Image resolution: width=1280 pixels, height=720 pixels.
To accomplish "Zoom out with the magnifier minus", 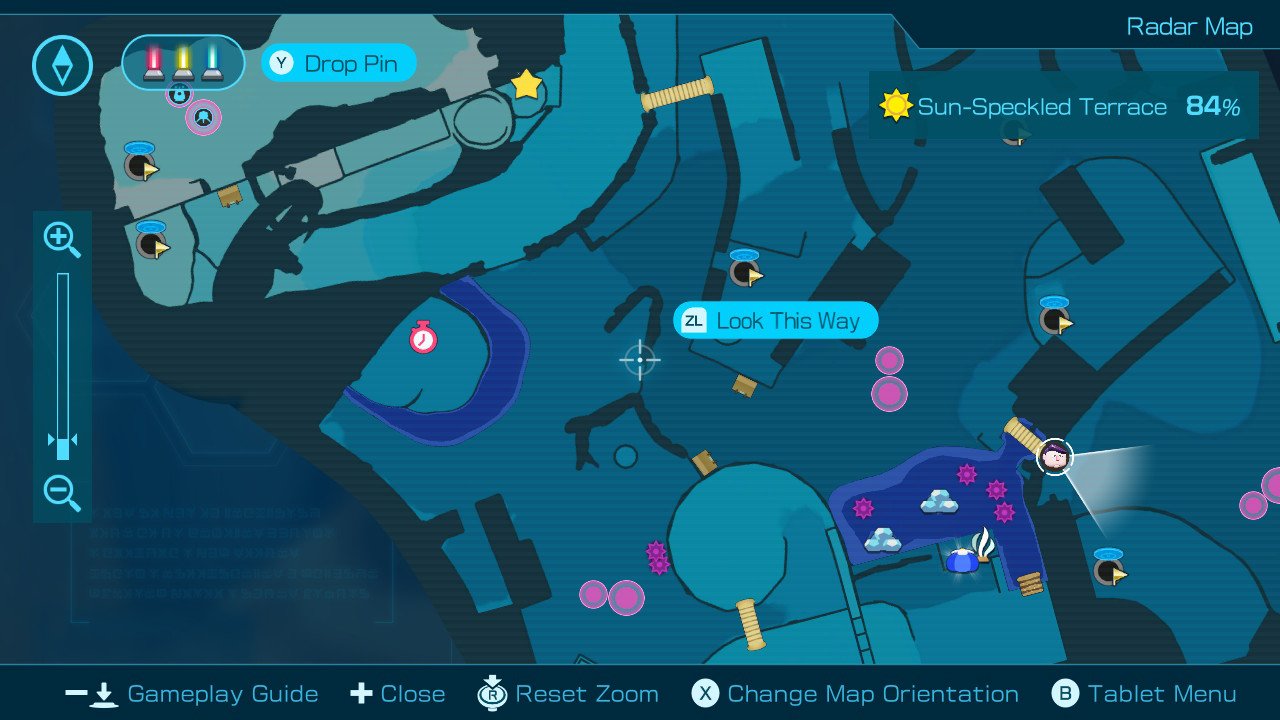I will (x=62, y=493).
